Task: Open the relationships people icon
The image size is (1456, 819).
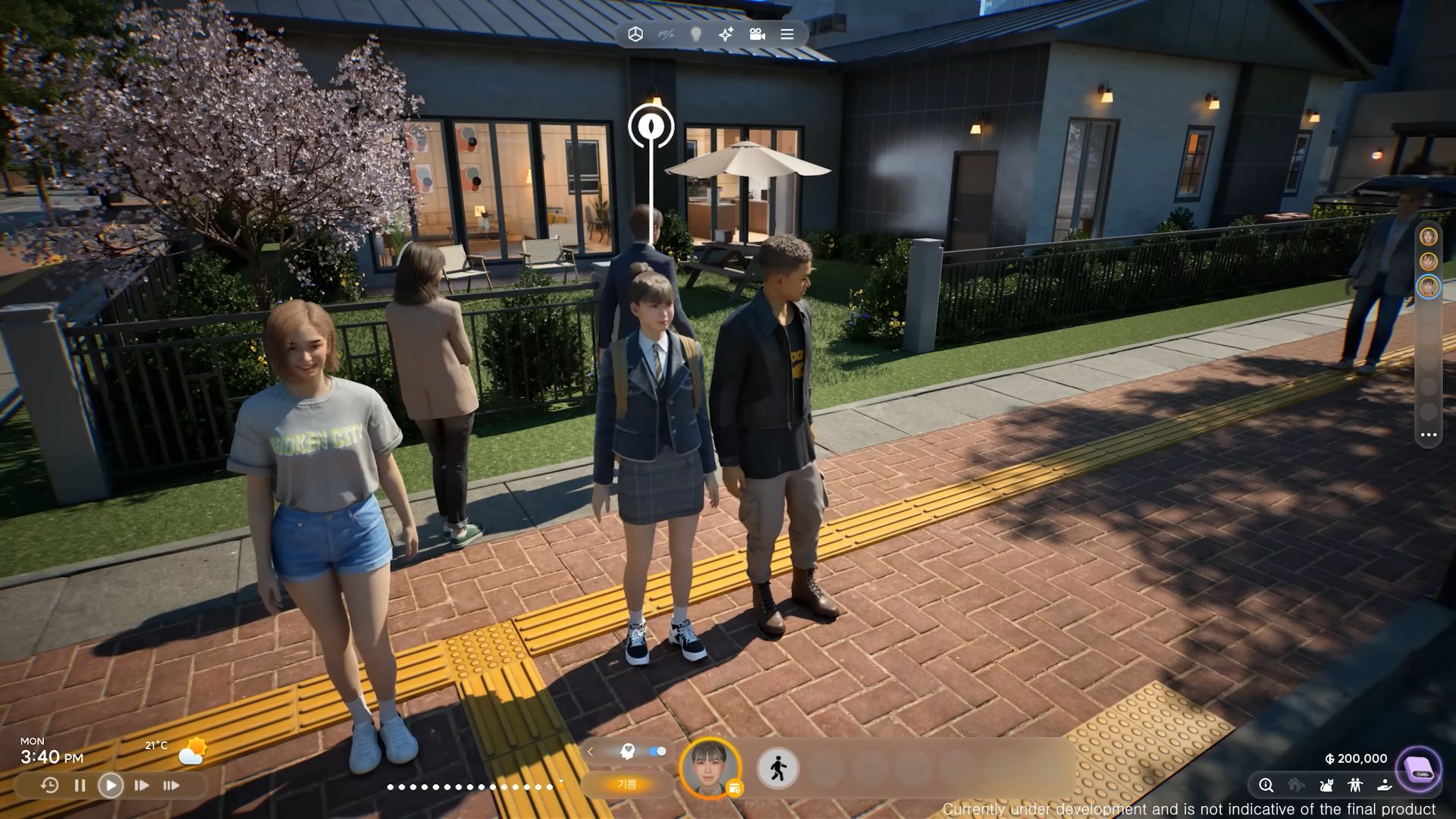Action: (1355, 786)
